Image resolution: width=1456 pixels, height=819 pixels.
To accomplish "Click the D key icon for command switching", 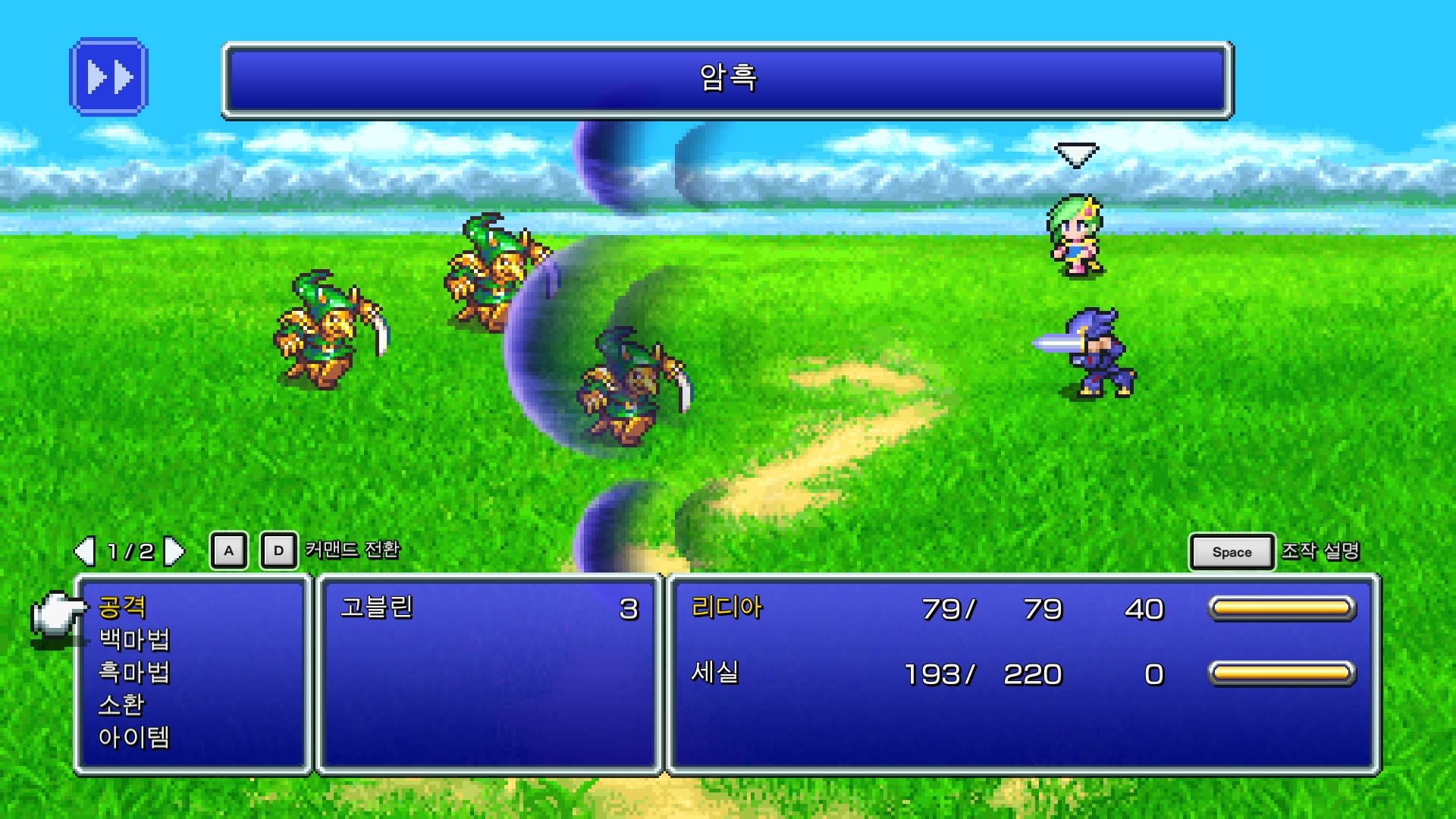I will click(278, 551).
